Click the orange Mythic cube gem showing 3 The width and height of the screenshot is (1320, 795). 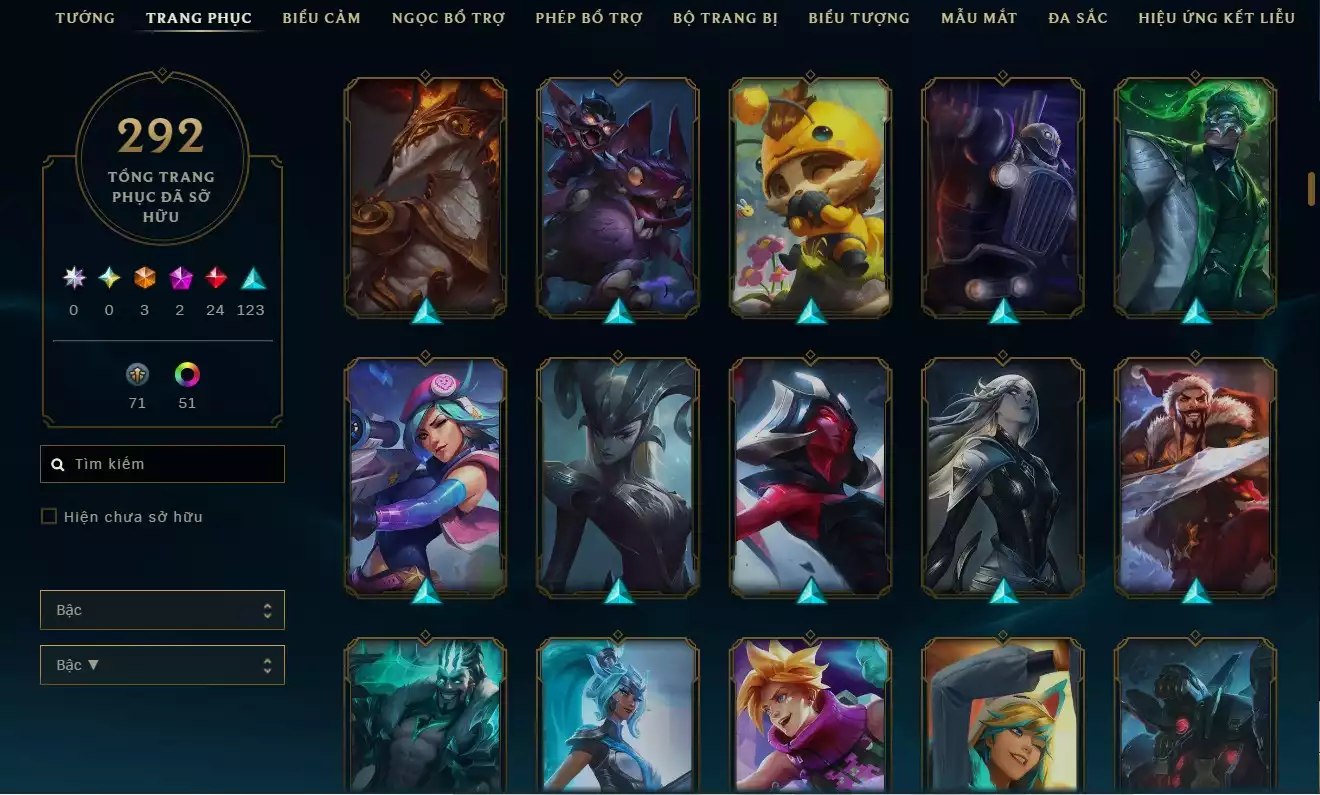144,278
